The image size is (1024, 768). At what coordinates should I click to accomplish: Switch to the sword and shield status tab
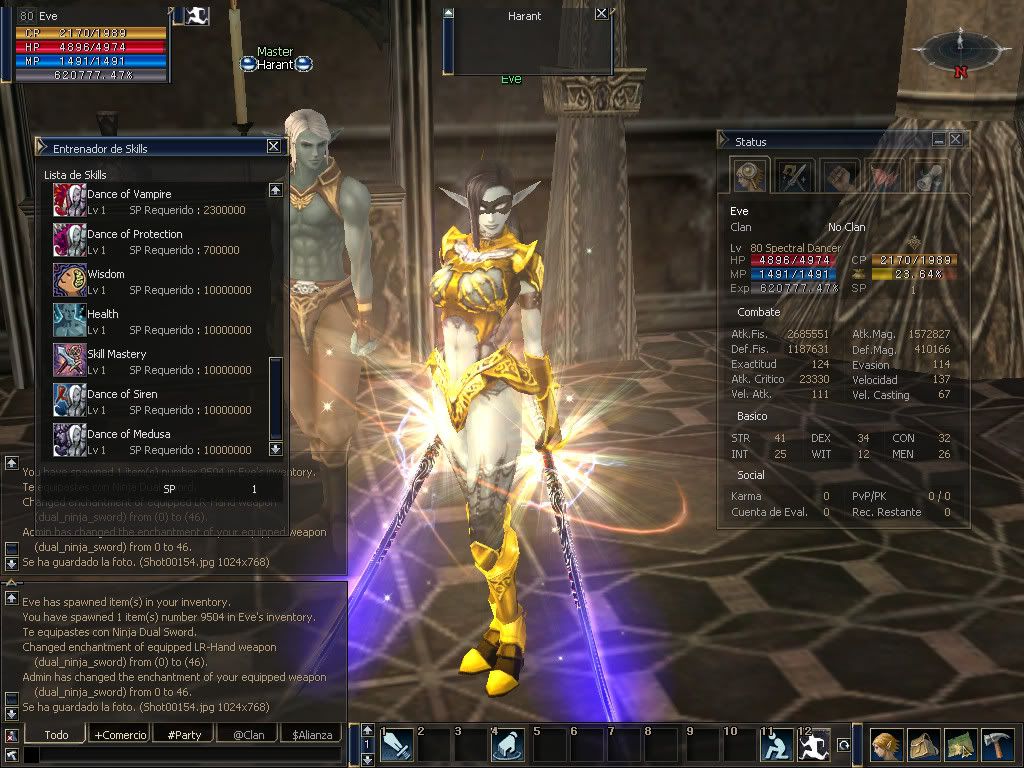click(x=795, y=176)
